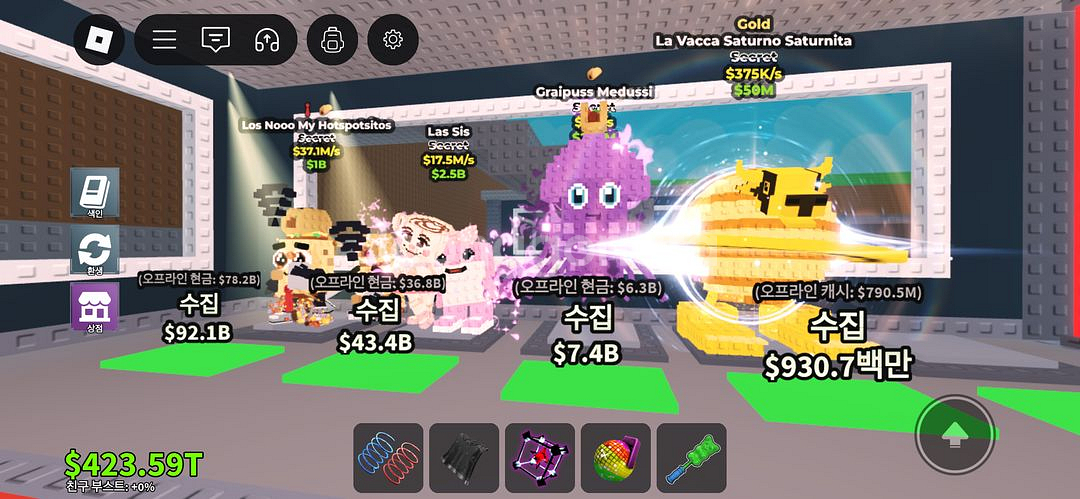Choose the rainbow disco ball slot

pos(616,458)
